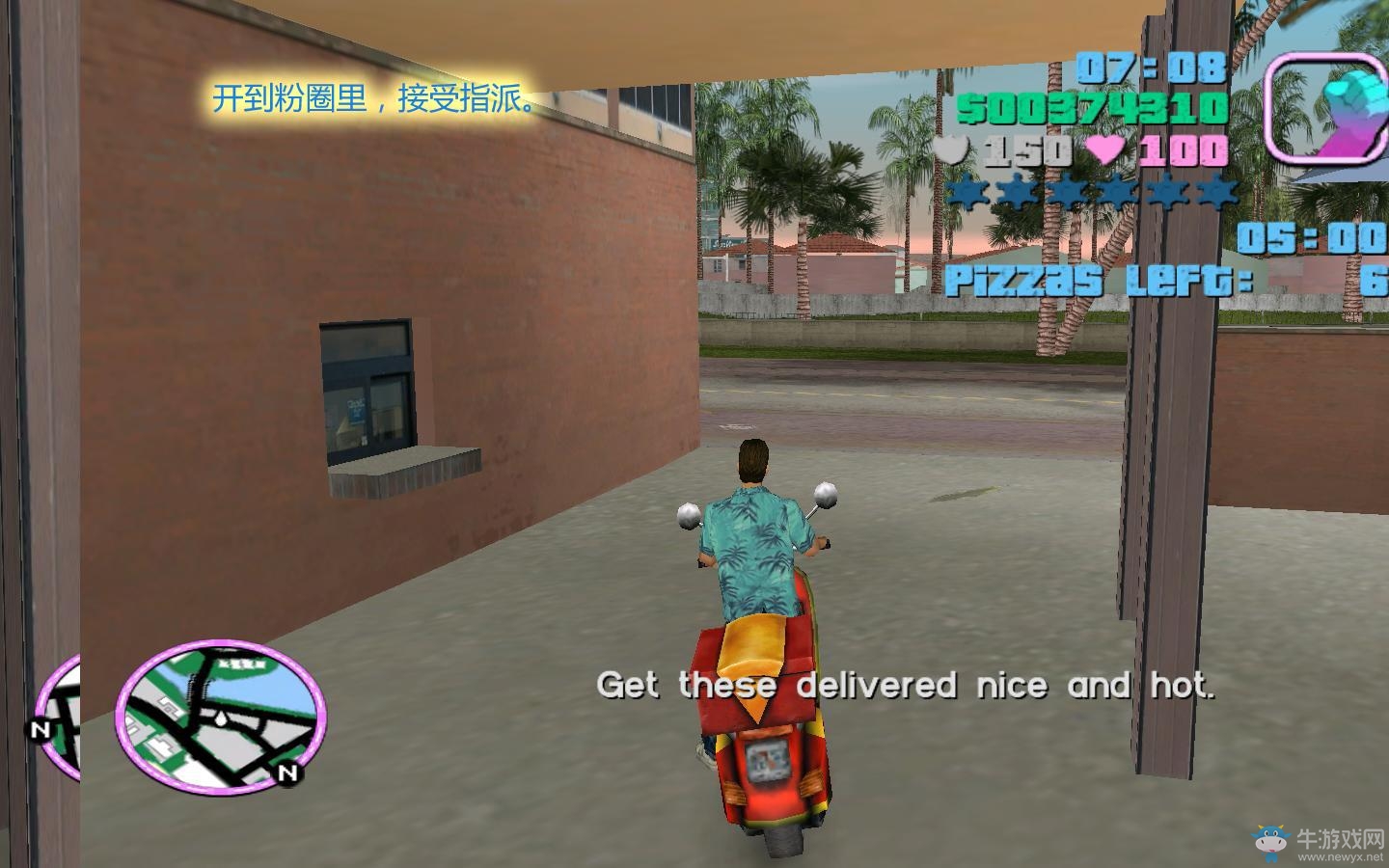This screenshot has width=1389, height=868.
Task: Toggle the wanted stars row visibility
Action: [x=1090, y=194]
